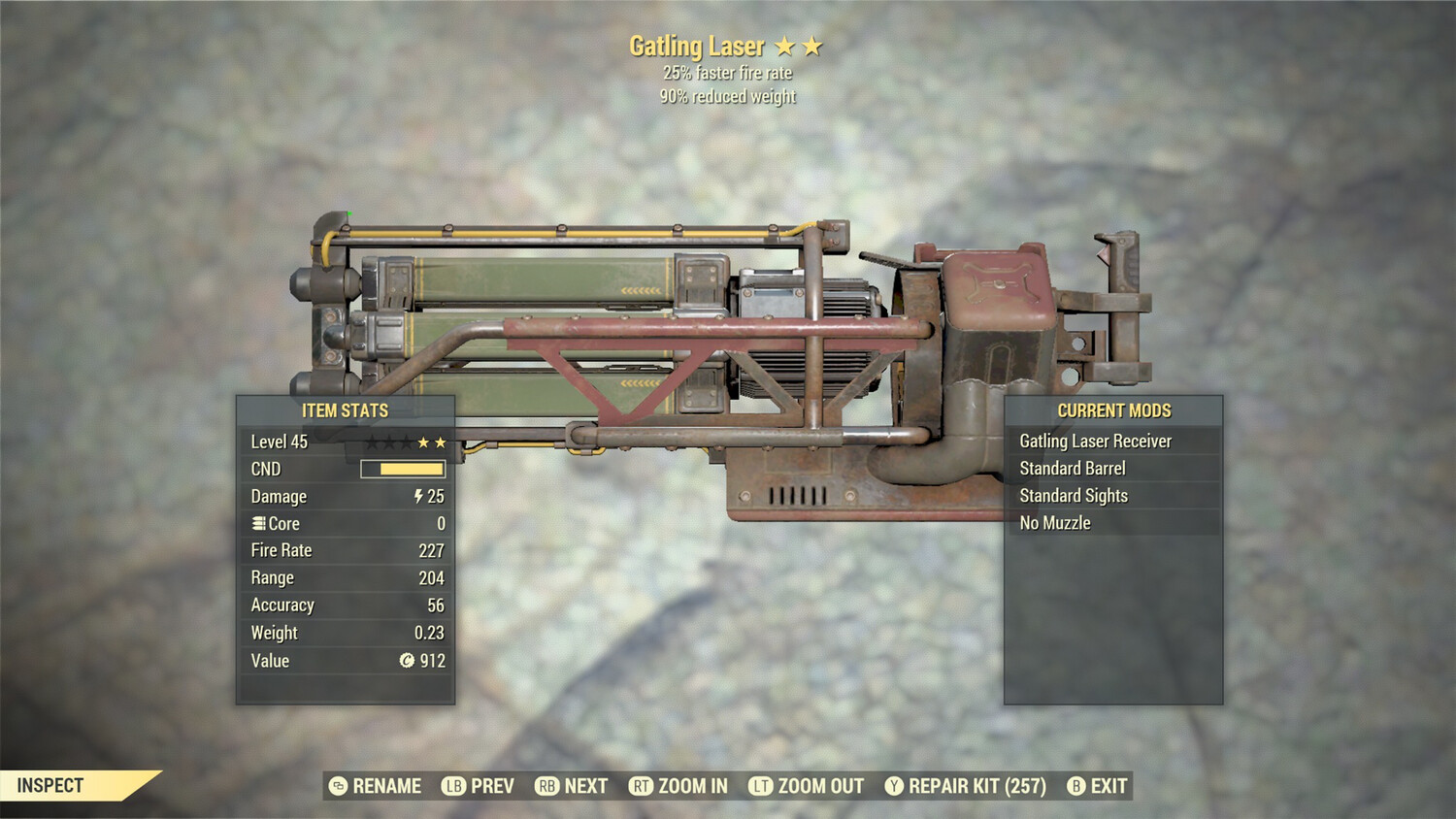Select the Standard Barrel mod entry
The width and height of the screenshot is (1456, 819).
click(x=1072, y=468)
